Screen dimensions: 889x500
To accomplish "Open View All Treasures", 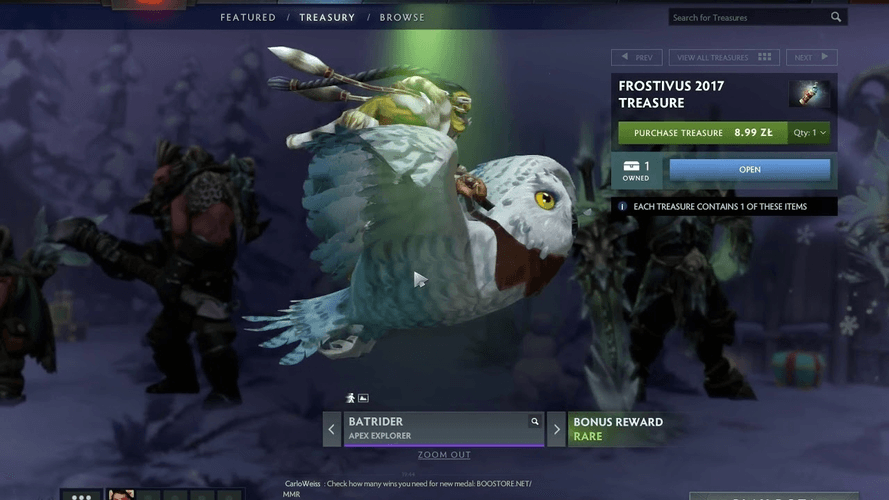I will point(725,58).
